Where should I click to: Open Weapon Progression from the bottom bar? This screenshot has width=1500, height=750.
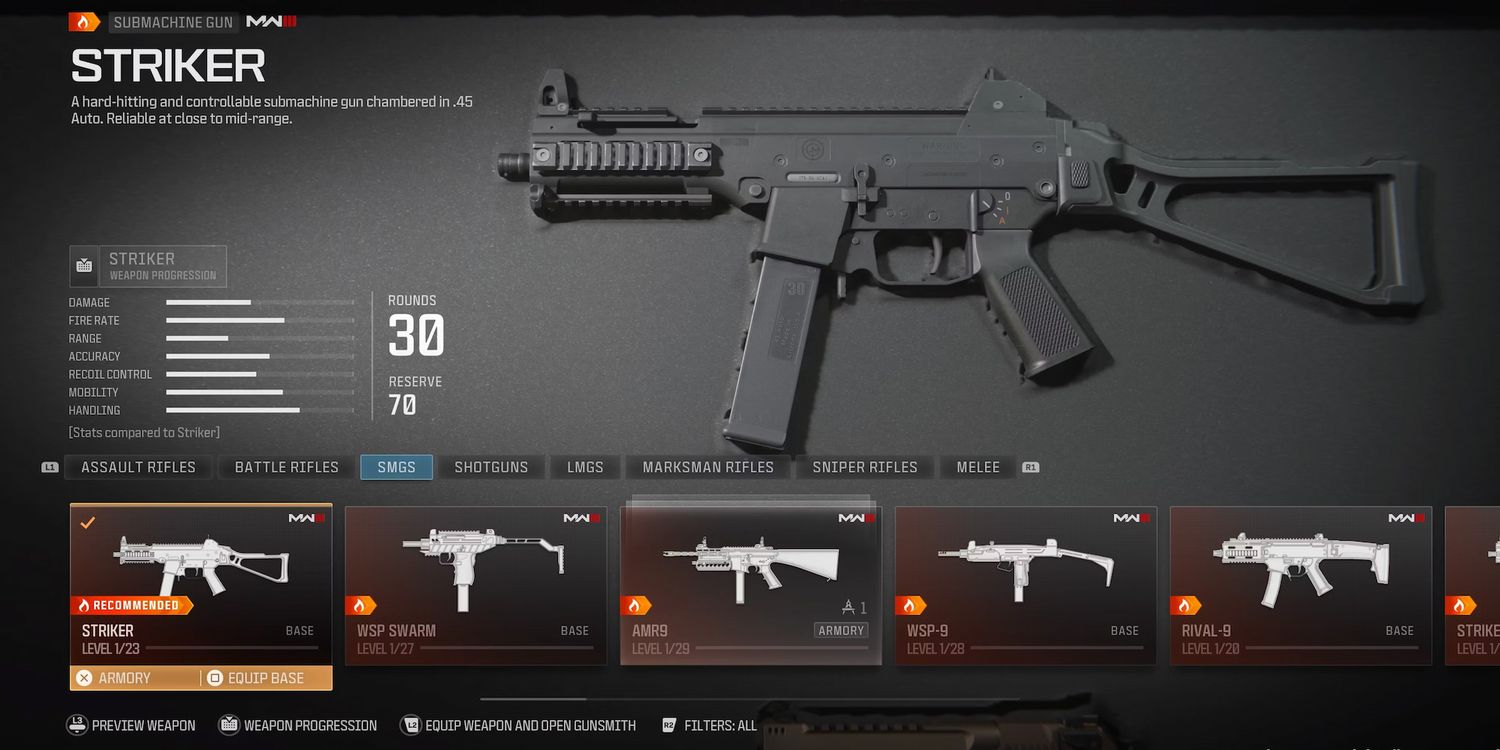click(x=298, y=725)
